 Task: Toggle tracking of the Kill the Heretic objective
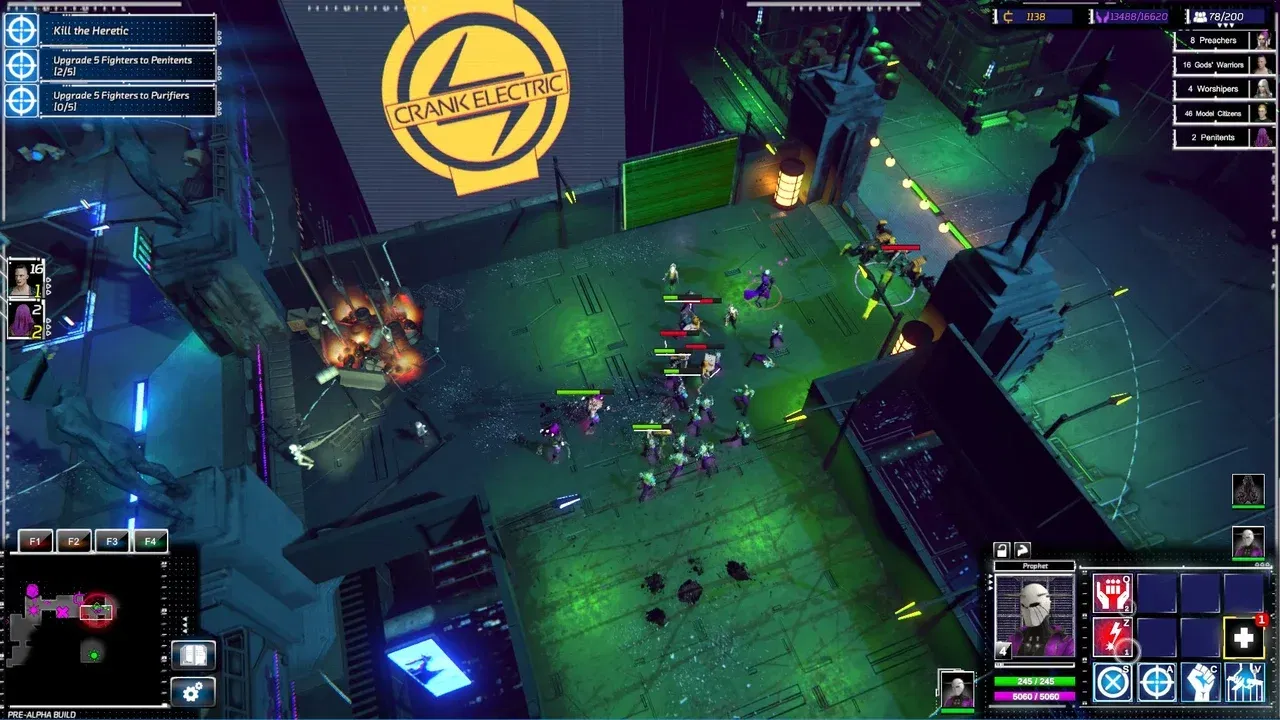[22, 30]
